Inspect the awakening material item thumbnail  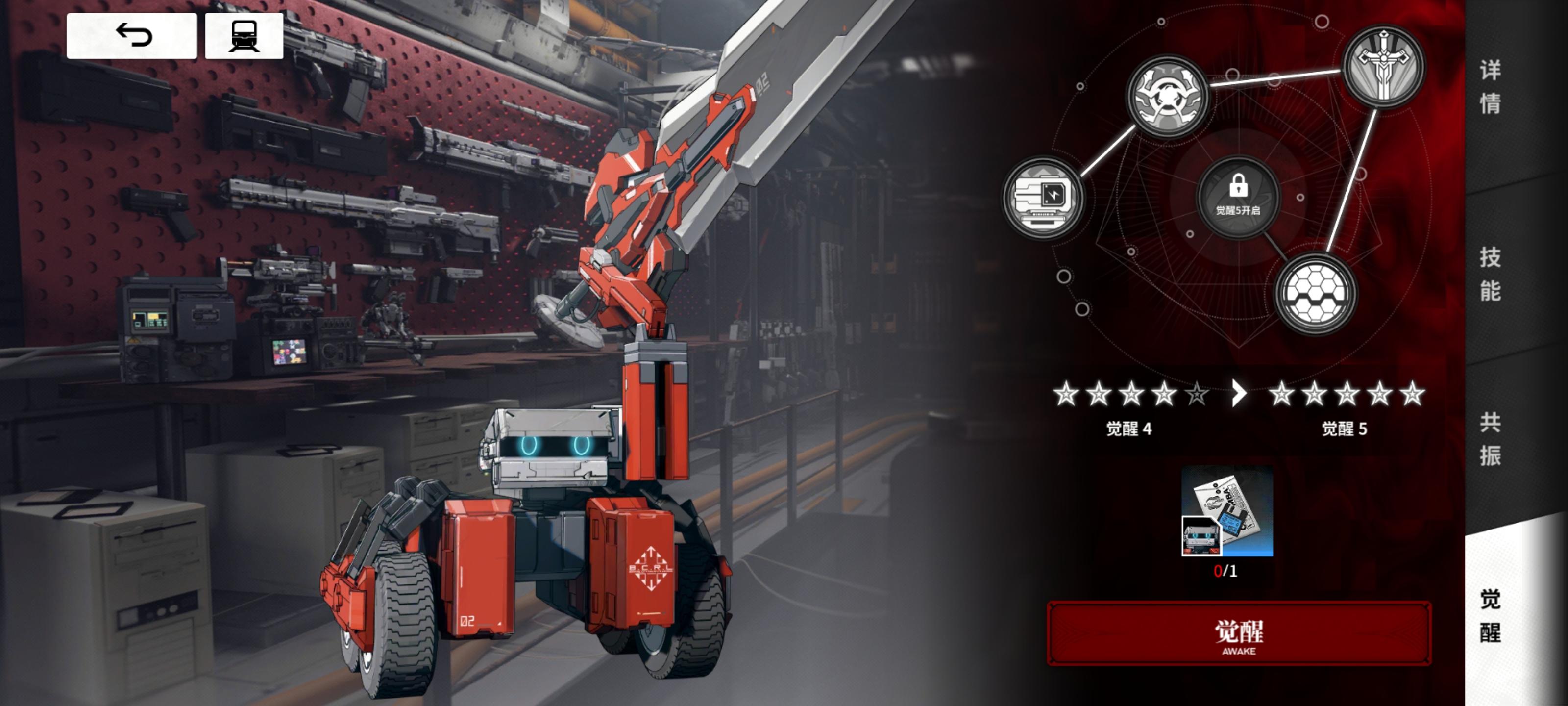coord(1227,511)
